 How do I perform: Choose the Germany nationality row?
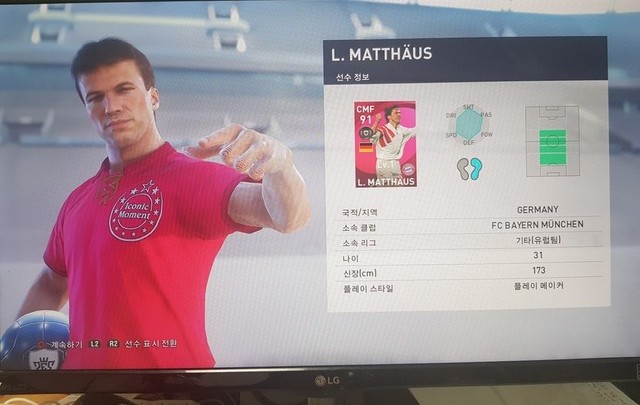pyautogui.click(x=471, y=210)
